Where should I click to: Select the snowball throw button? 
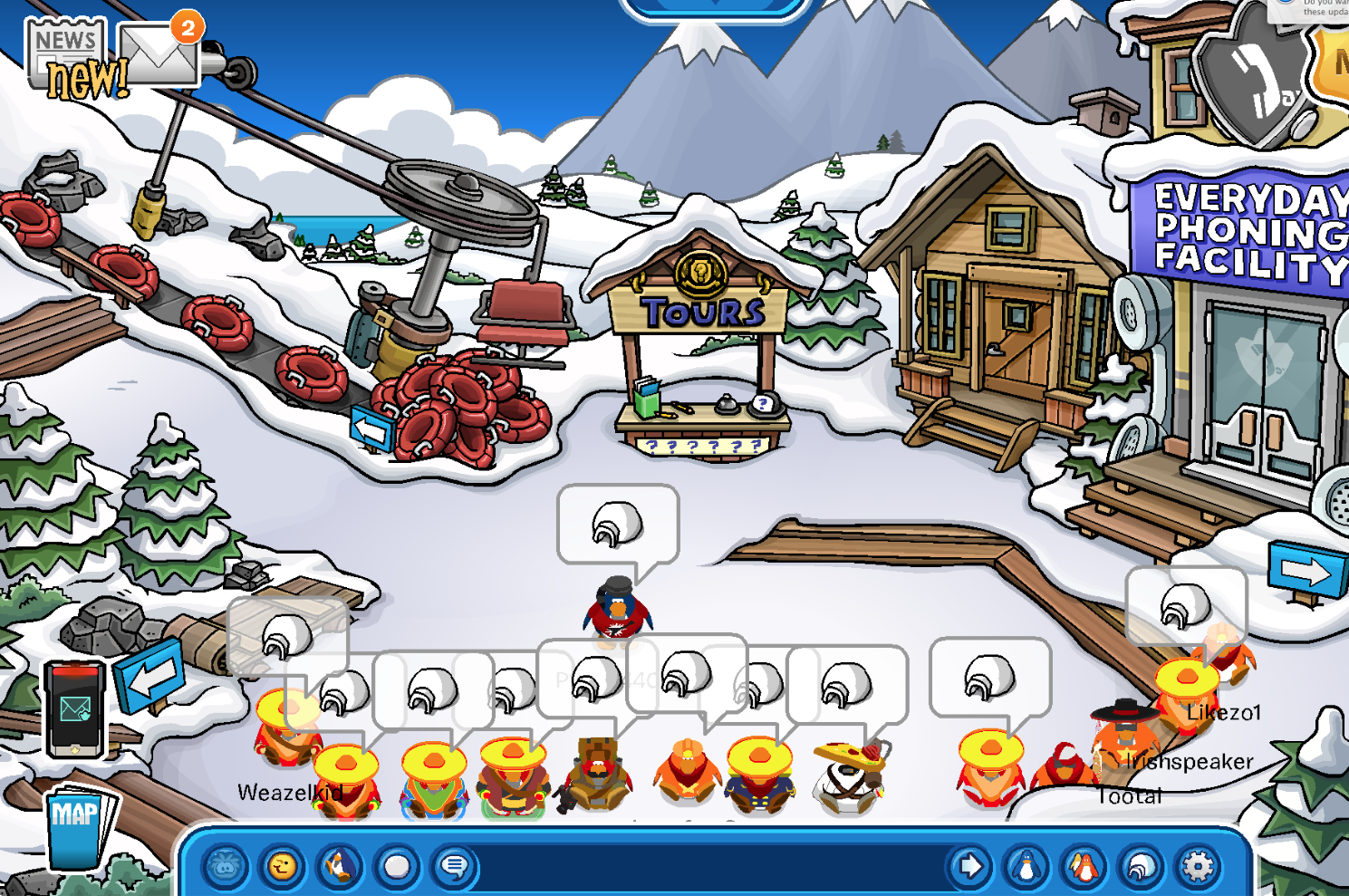(x=396, y=867)
